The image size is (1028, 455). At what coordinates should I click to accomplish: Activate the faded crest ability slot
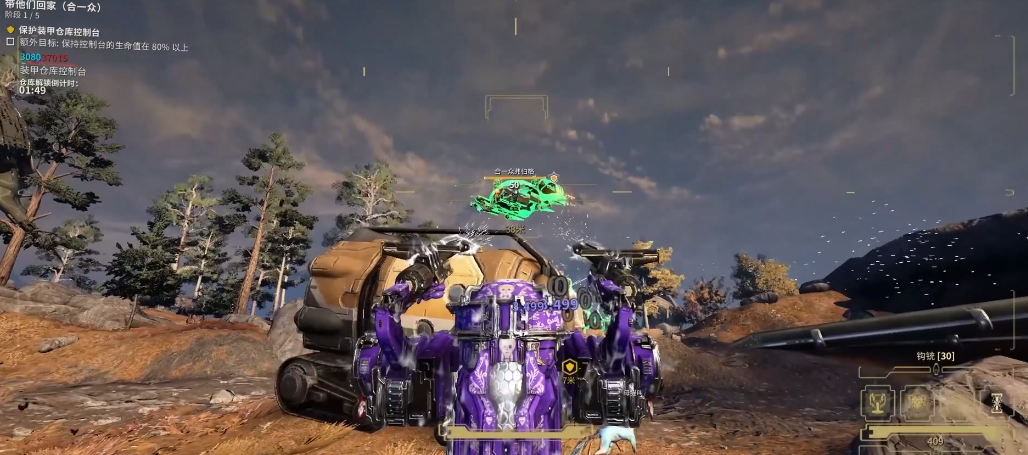[918, 402]
